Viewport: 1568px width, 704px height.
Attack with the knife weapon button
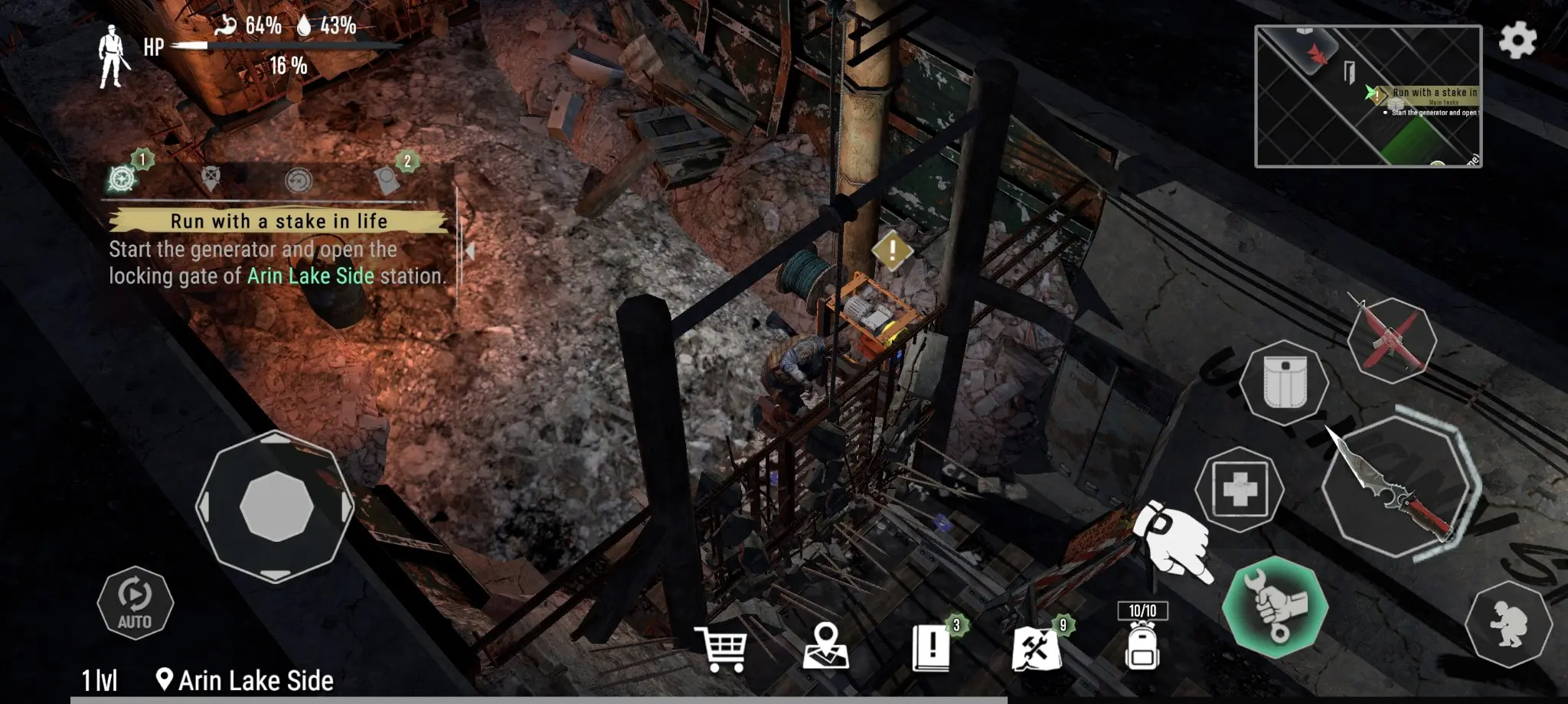click(1399, 487)
